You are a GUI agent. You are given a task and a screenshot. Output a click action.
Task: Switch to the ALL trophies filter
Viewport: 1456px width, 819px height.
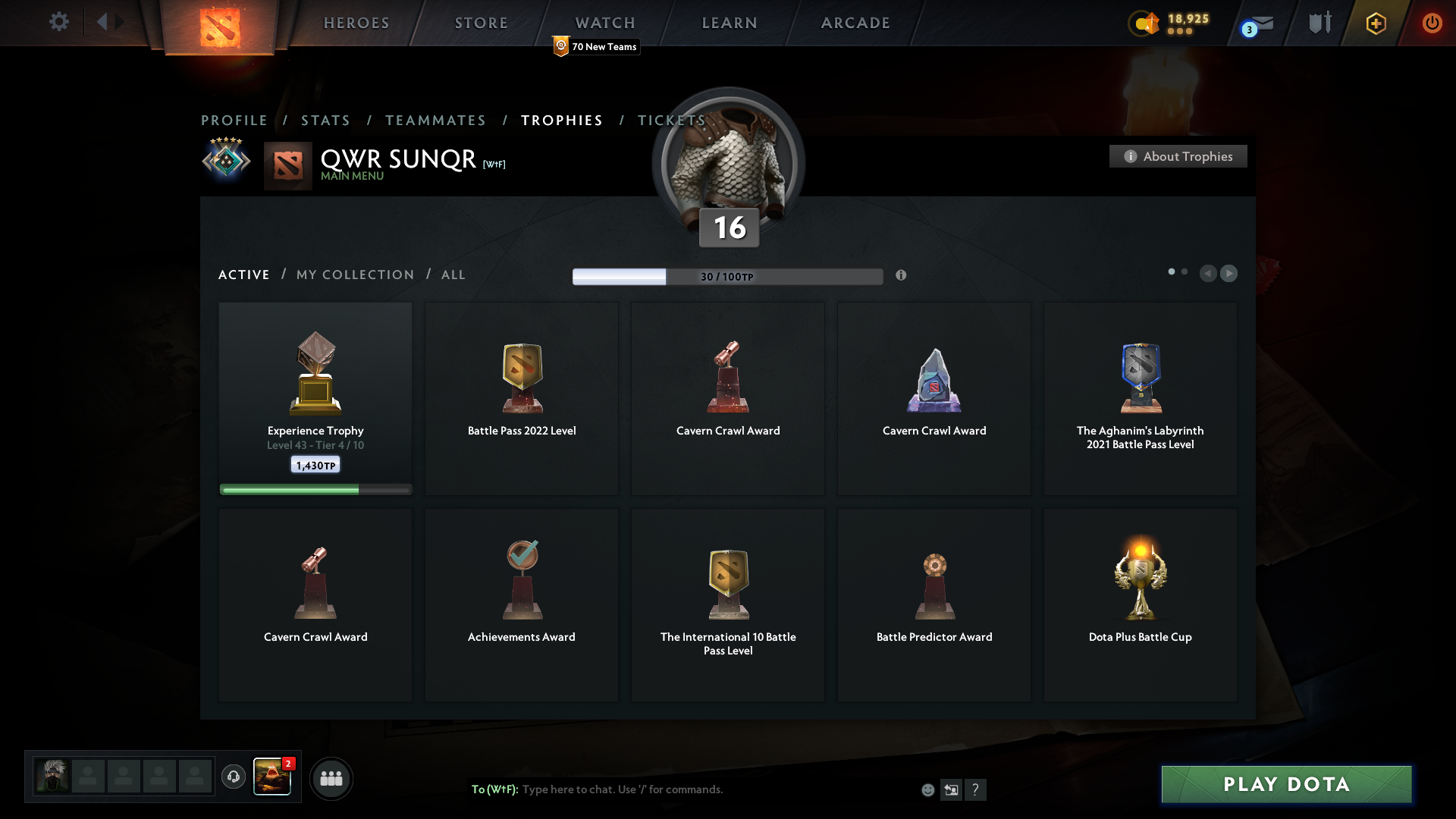point(453,275)
